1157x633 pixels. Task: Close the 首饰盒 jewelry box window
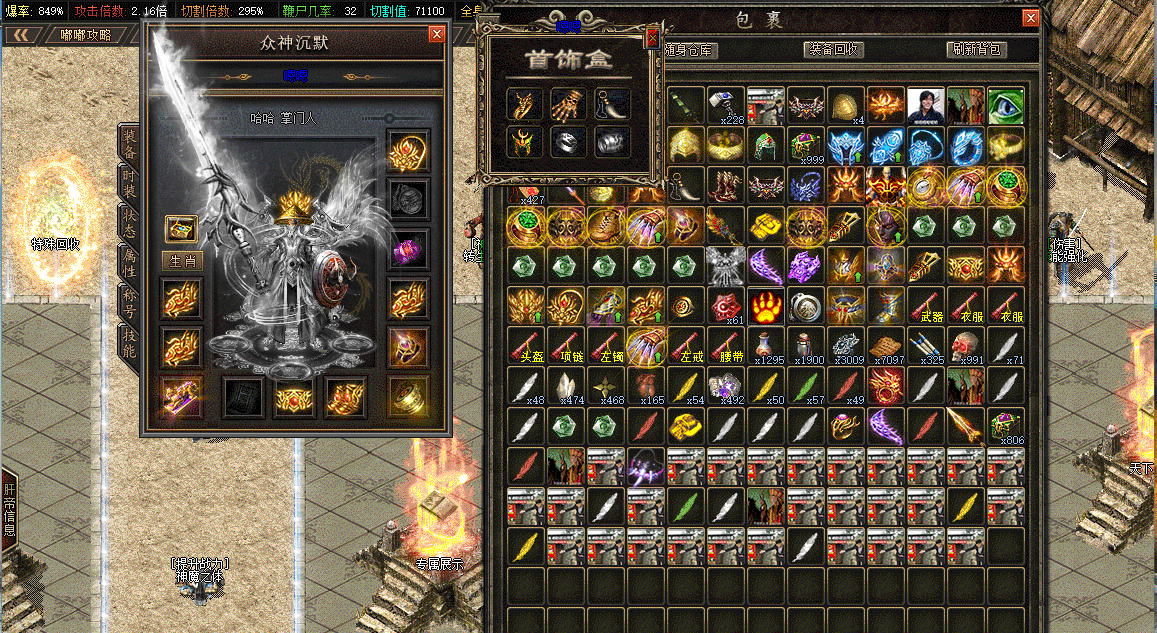[652, 39]
